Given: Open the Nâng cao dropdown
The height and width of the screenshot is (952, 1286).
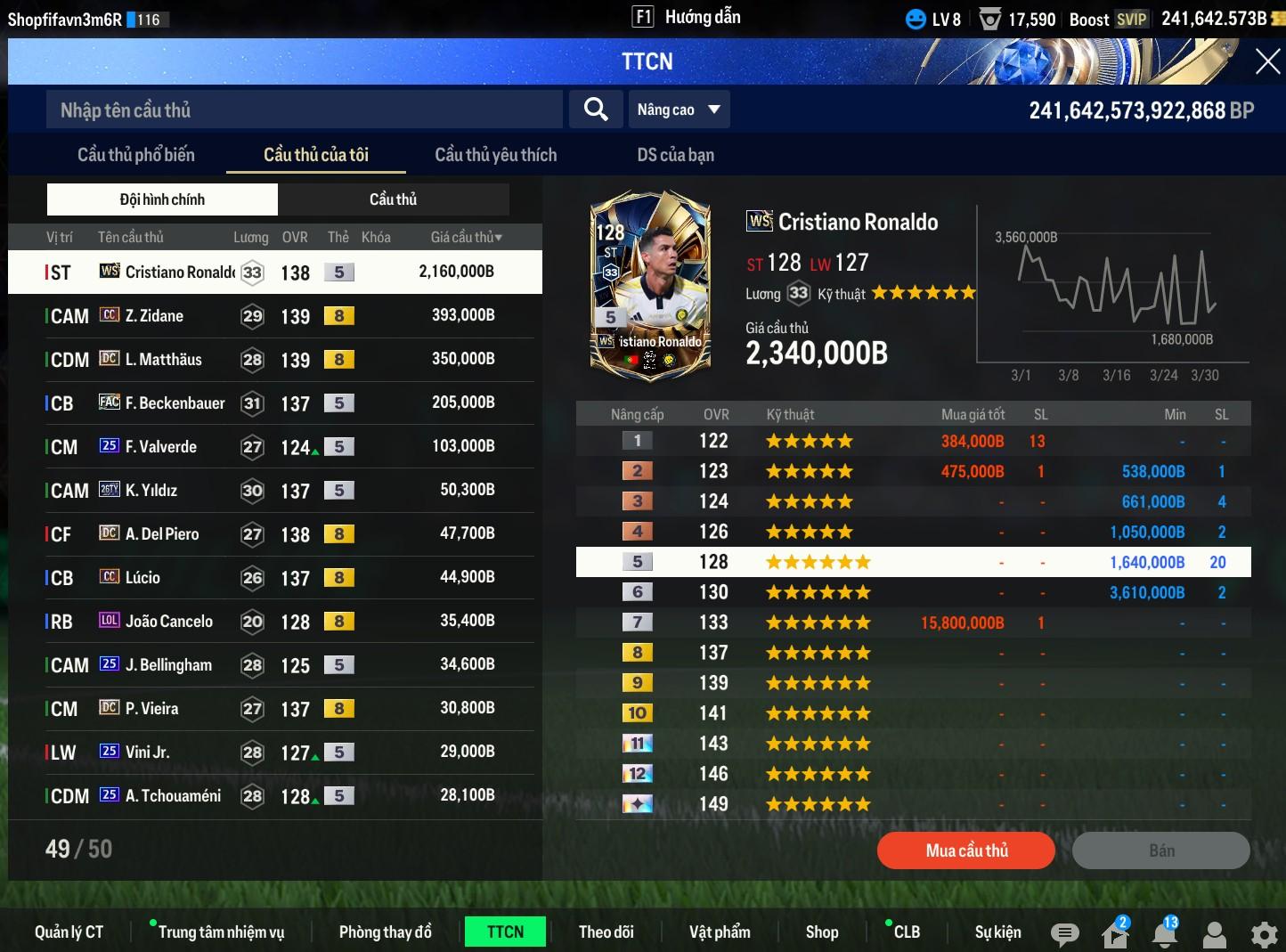Looking at the screenshot, I should click(679, 110).
